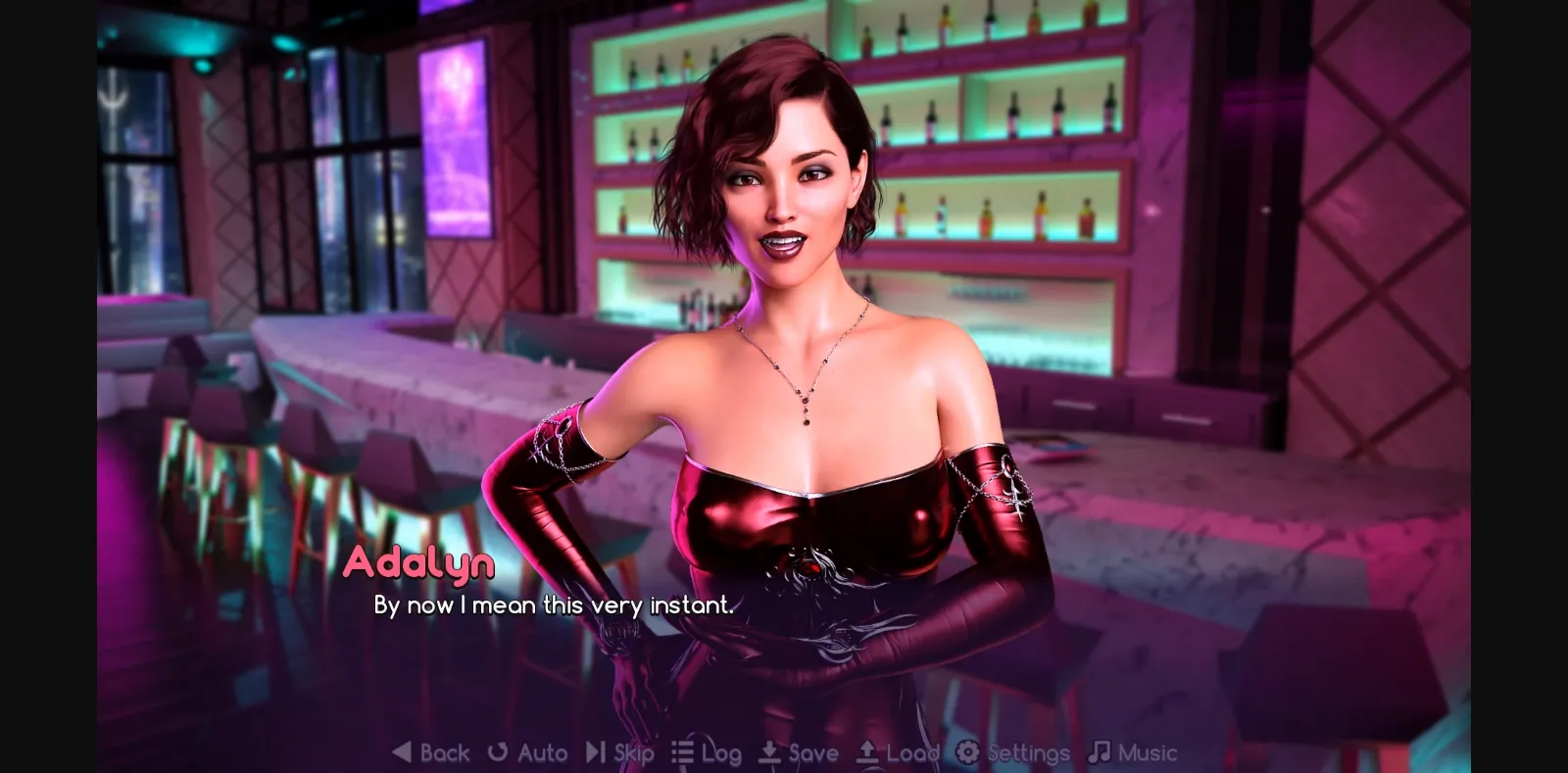Click the Back arrow icon
Image resolution: width=1568 pixels, height=773 pixels.
coord(402,752)
